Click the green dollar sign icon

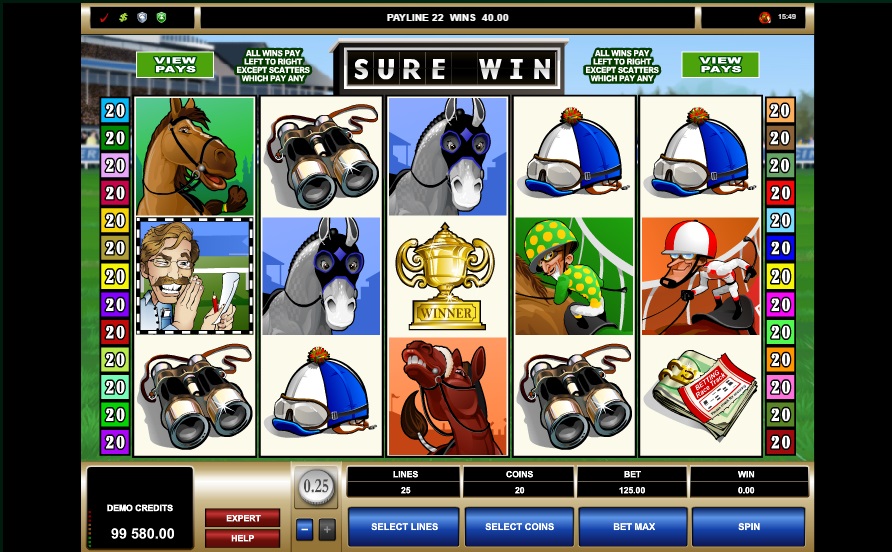coord(123,17)
